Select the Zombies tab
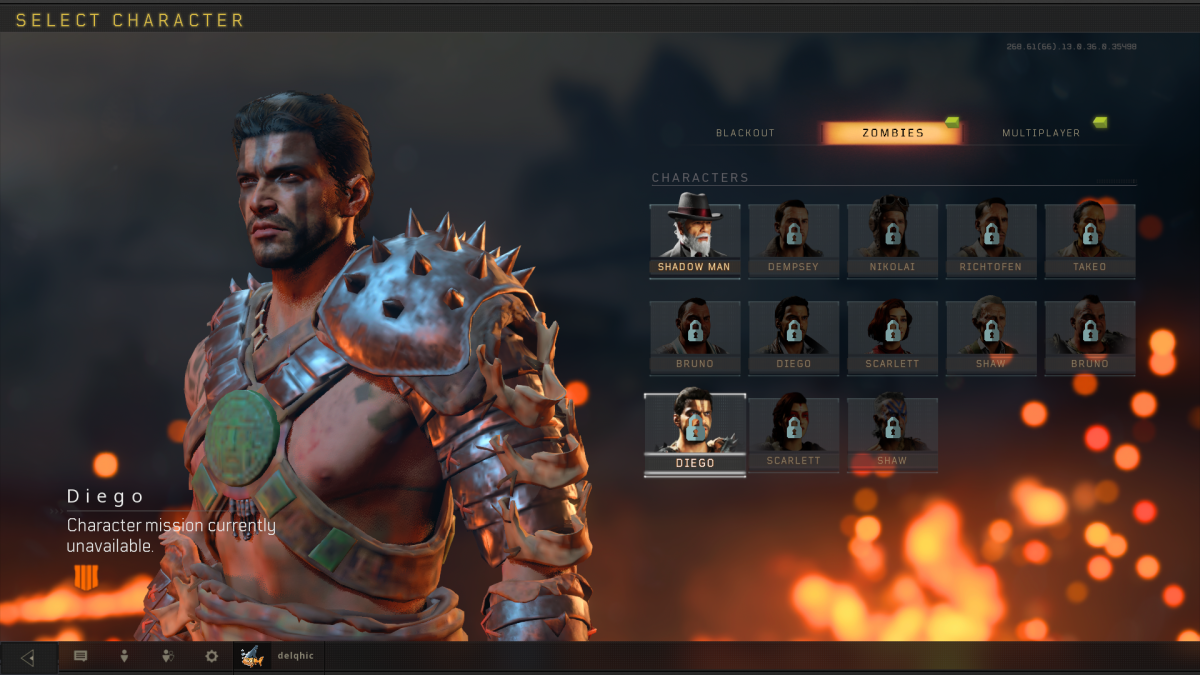The height and width of the screenshot is (675, 1200). (x=892, y=133)
